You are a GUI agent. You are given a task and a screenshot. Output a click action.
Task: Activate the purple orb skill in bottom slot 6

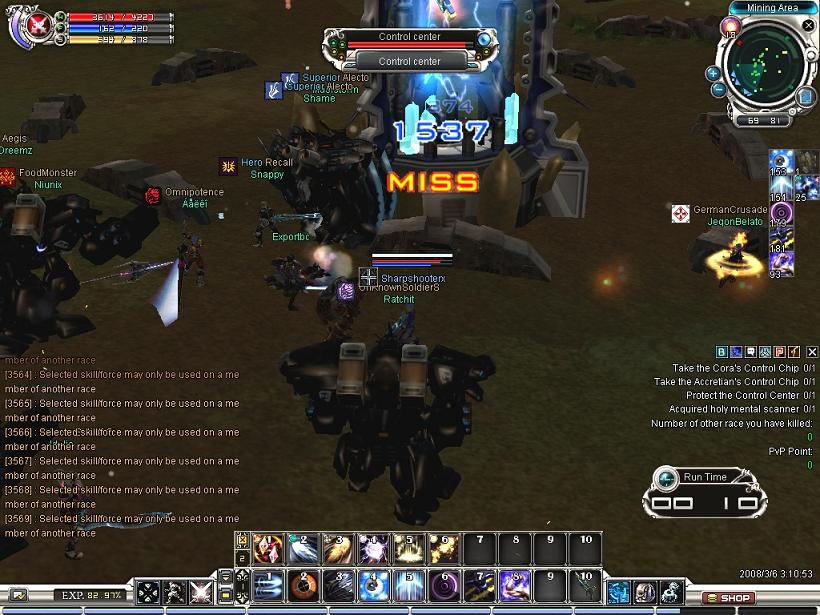click(445, 584)
